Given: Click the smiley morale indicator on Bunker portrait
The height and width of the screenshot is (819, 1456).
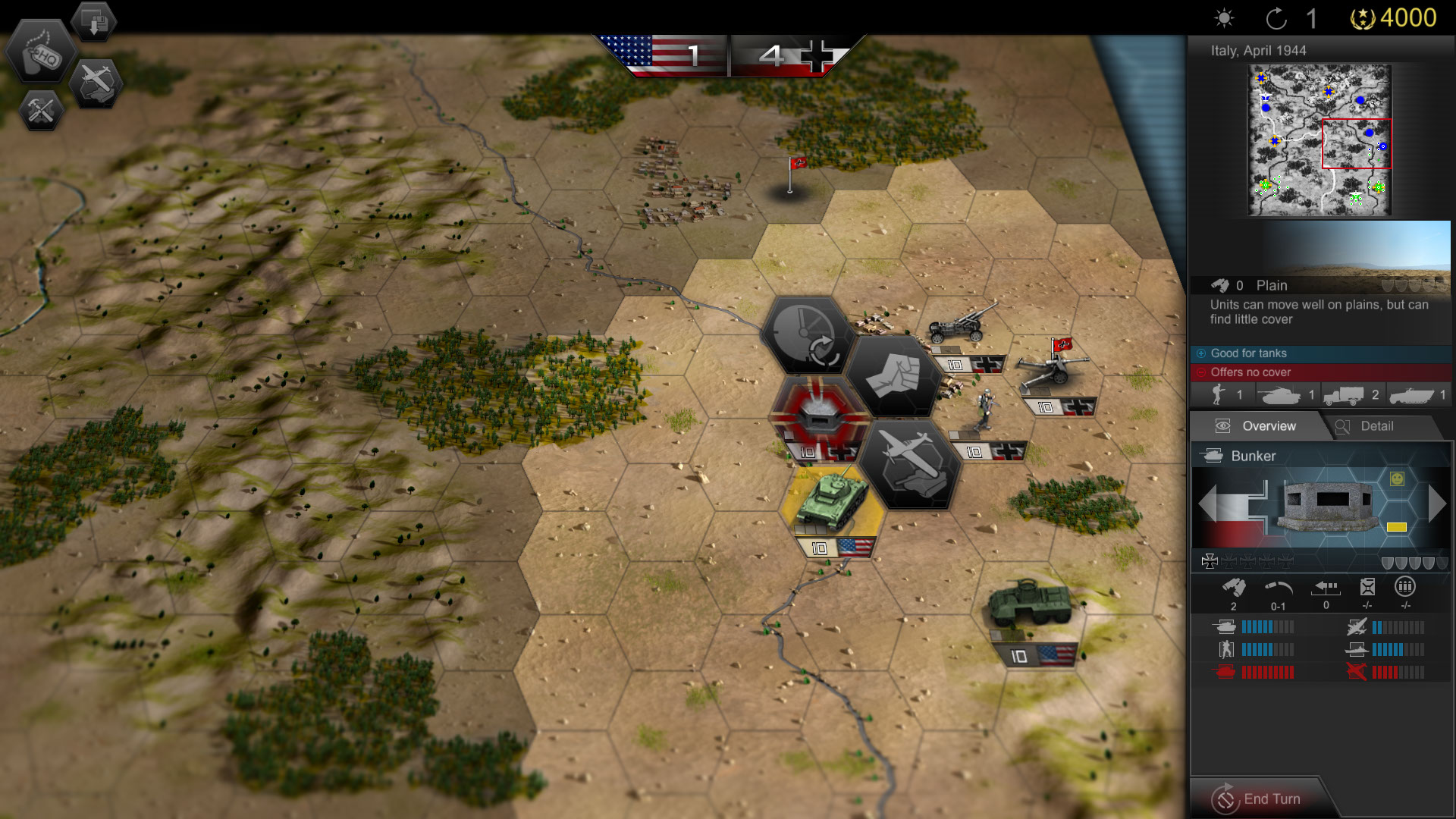Looking at the screenshot, I should pyautogui.click(x=1398, y=480).
